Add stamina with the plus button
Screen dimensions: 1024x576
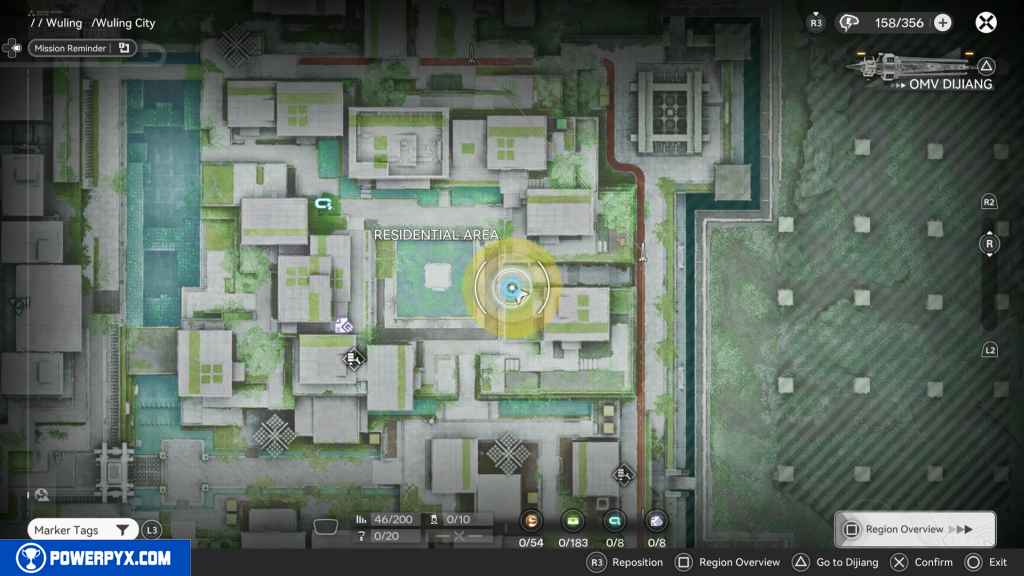click(x=942, y=23)
